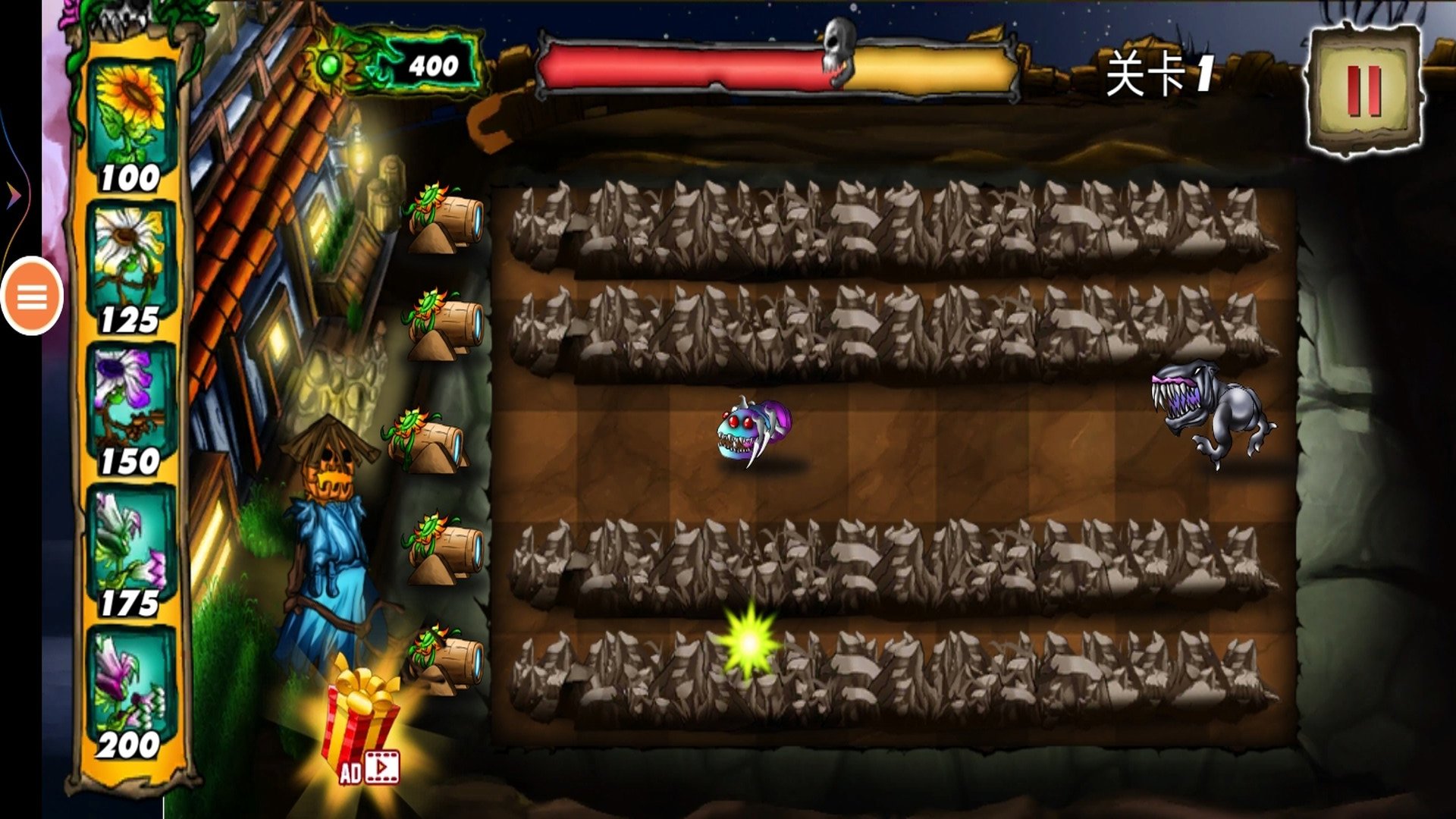Select the plant card costing 175
This screenshot has height=819, width=1456.
tap(131, 551)
